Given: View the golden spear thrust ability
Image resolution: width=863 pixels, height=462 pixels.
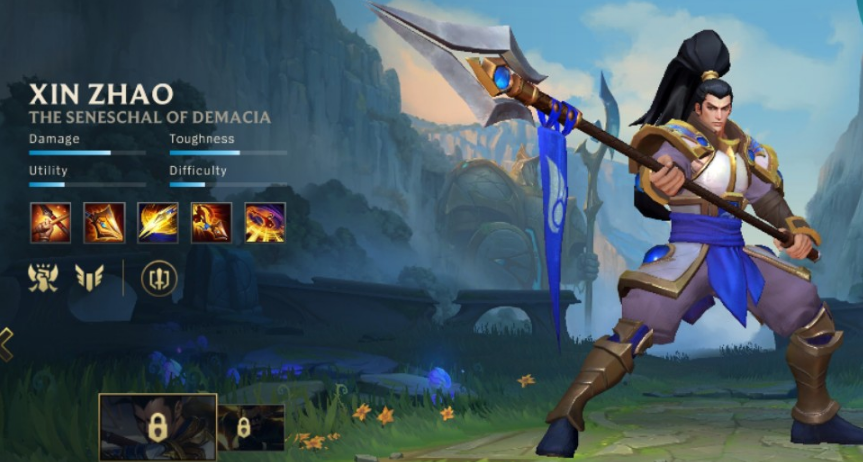Looking at the screenshot, I should pyautogui.click(x=158, y=222).
